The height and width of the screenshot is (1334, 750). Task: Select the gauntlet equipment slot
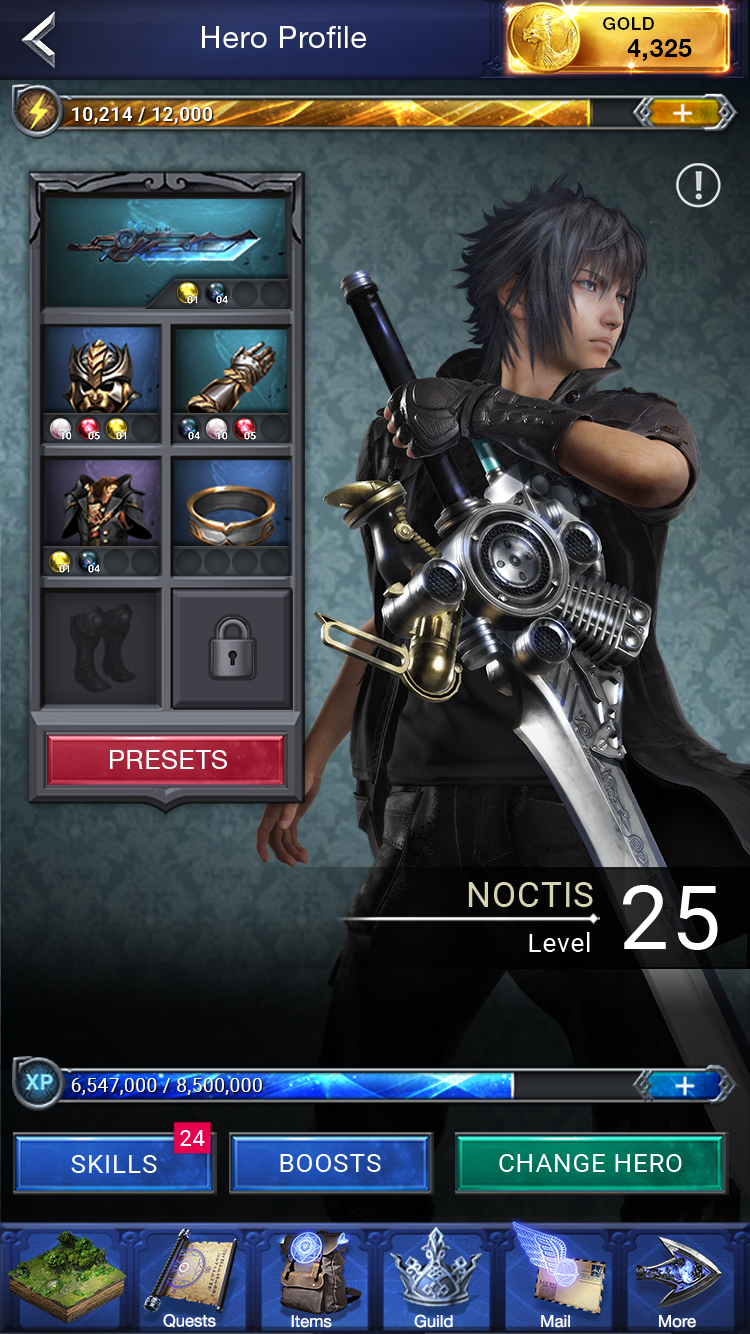pyautogui.click(x=231, y=372)
